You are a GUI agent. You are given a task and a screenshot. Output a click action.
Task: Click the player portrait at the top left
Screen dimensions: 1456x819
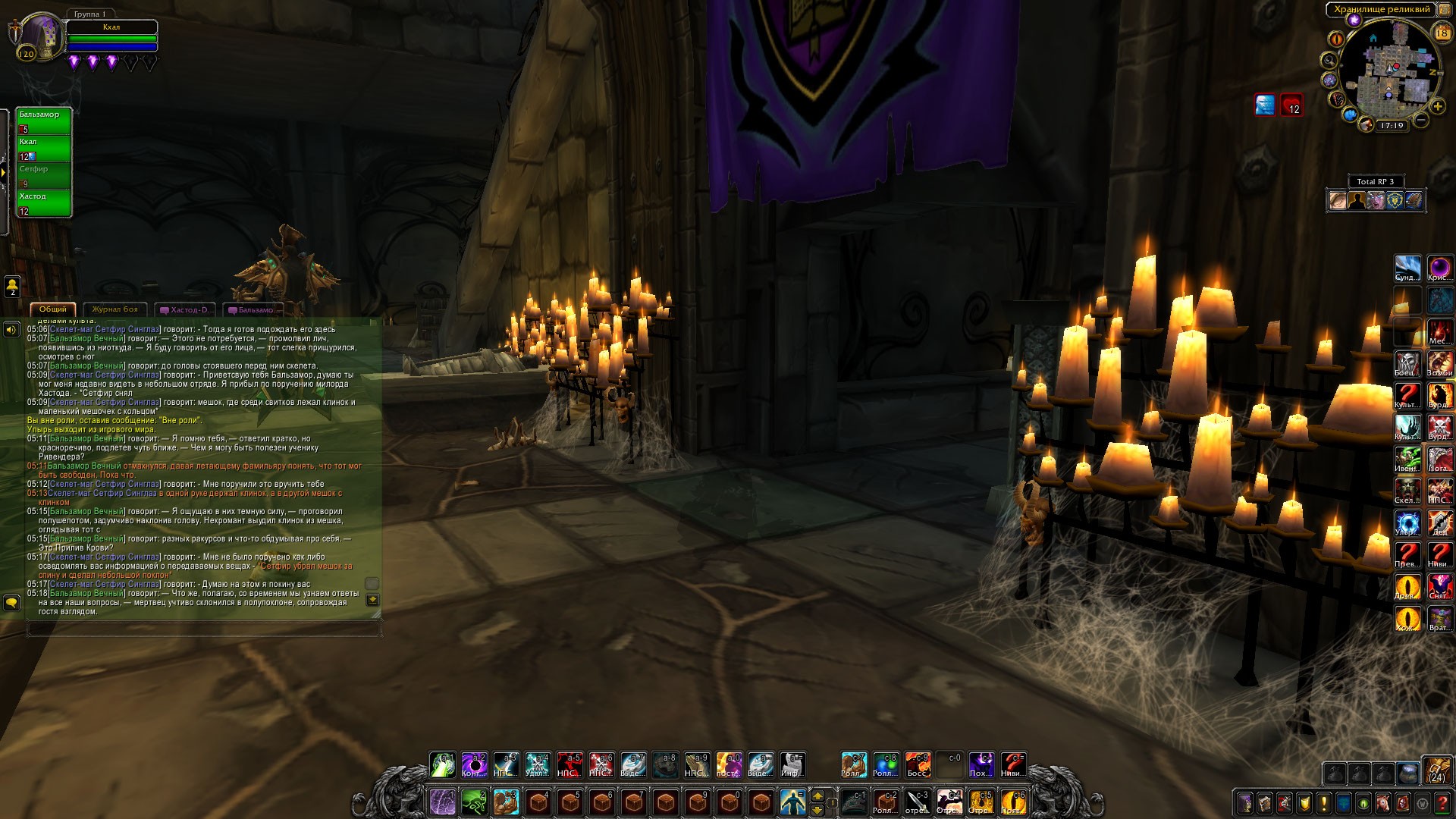point(39,36)
